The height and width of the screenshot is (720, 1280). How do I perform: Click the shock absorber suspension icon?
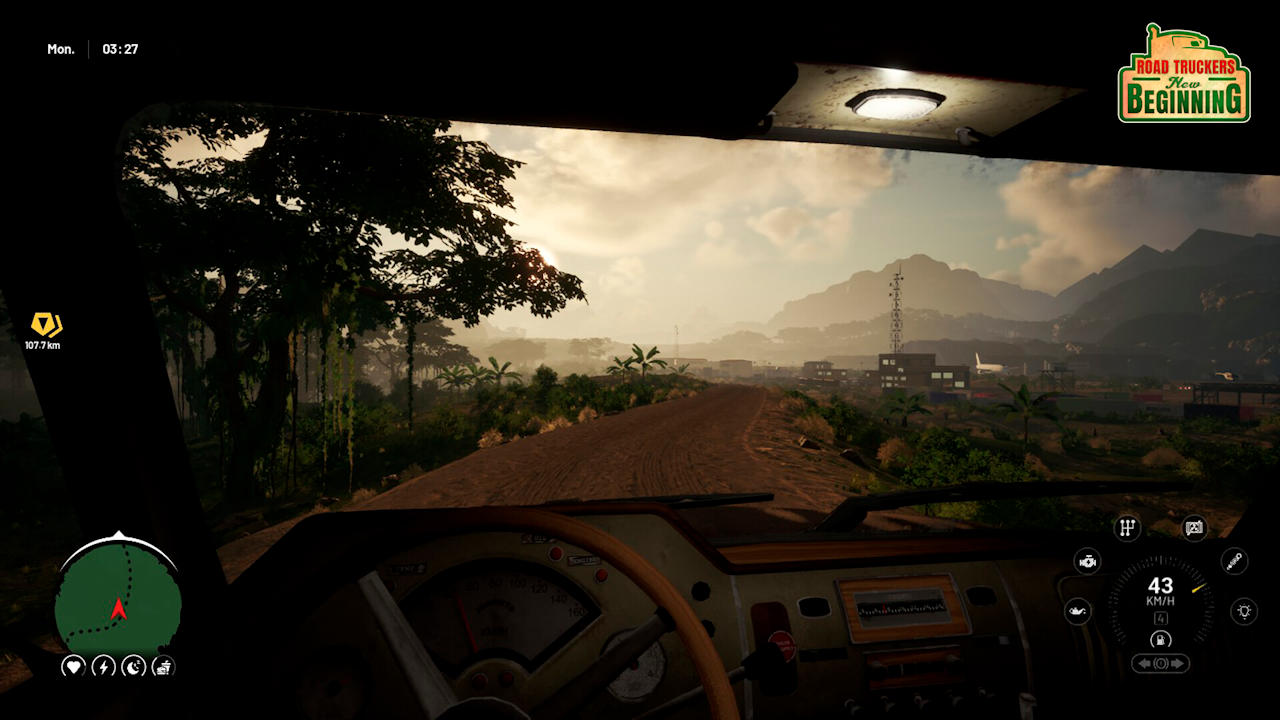tap(1233, 561)
